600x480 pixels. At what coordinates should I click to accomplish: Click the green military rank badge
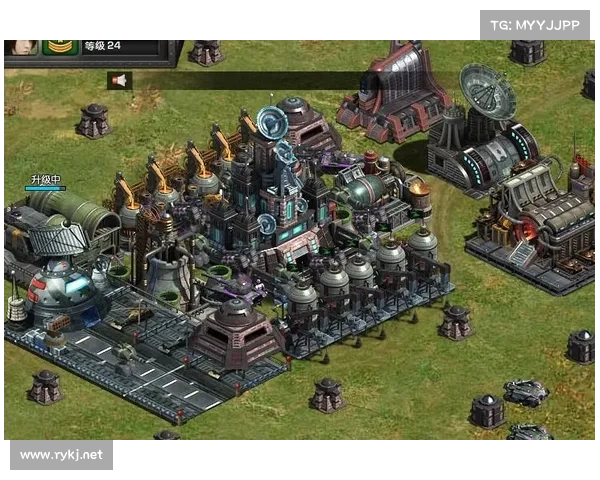pos(60,46)
